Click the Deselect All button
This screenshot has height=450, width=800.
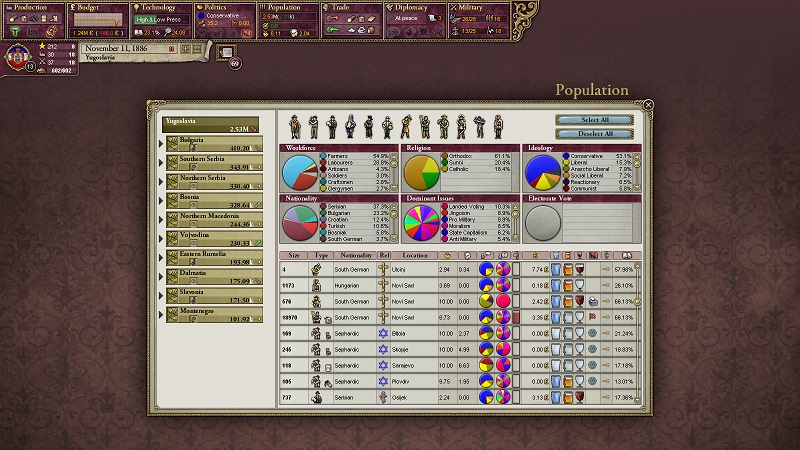point(595,134)
